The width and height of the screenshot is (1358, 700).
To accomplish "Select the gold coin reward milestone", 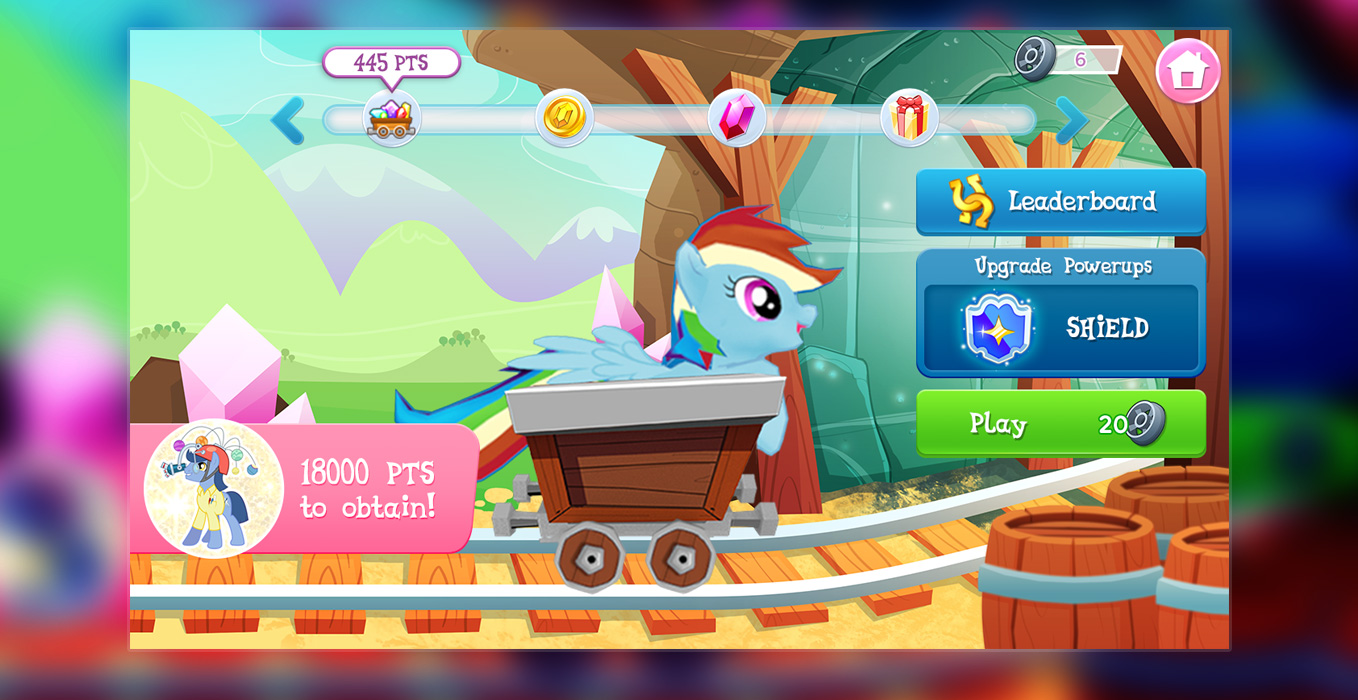I will [x=564, y=118].
